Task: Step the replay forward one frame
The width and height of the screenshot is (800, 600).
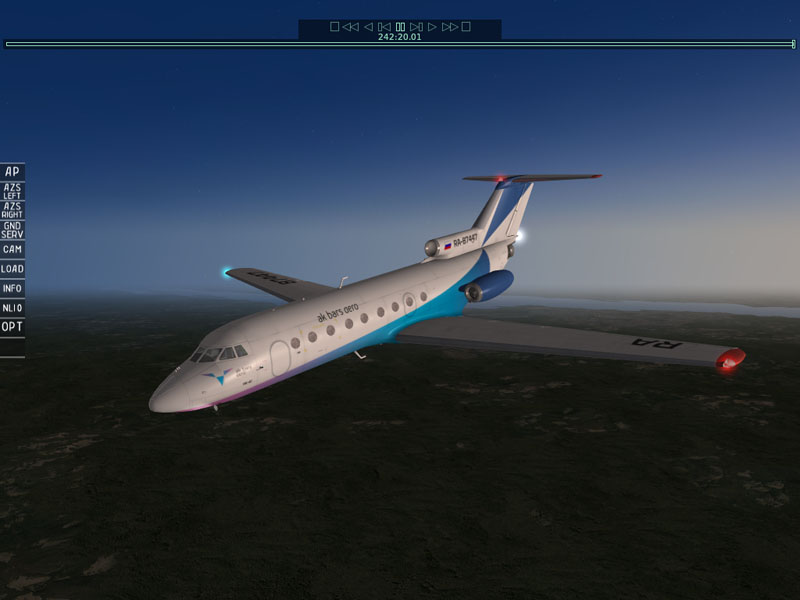Action: coord(416,27)
